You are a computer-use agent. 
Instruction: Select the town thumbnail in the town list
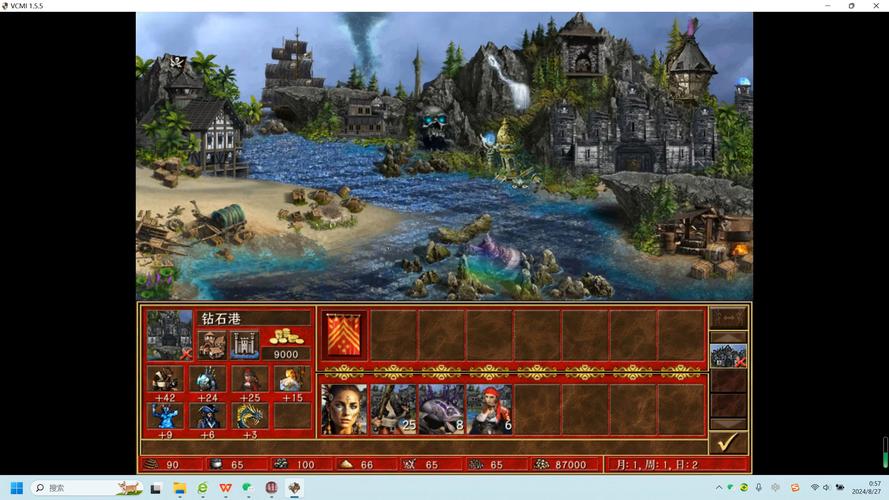pos(728,355)
